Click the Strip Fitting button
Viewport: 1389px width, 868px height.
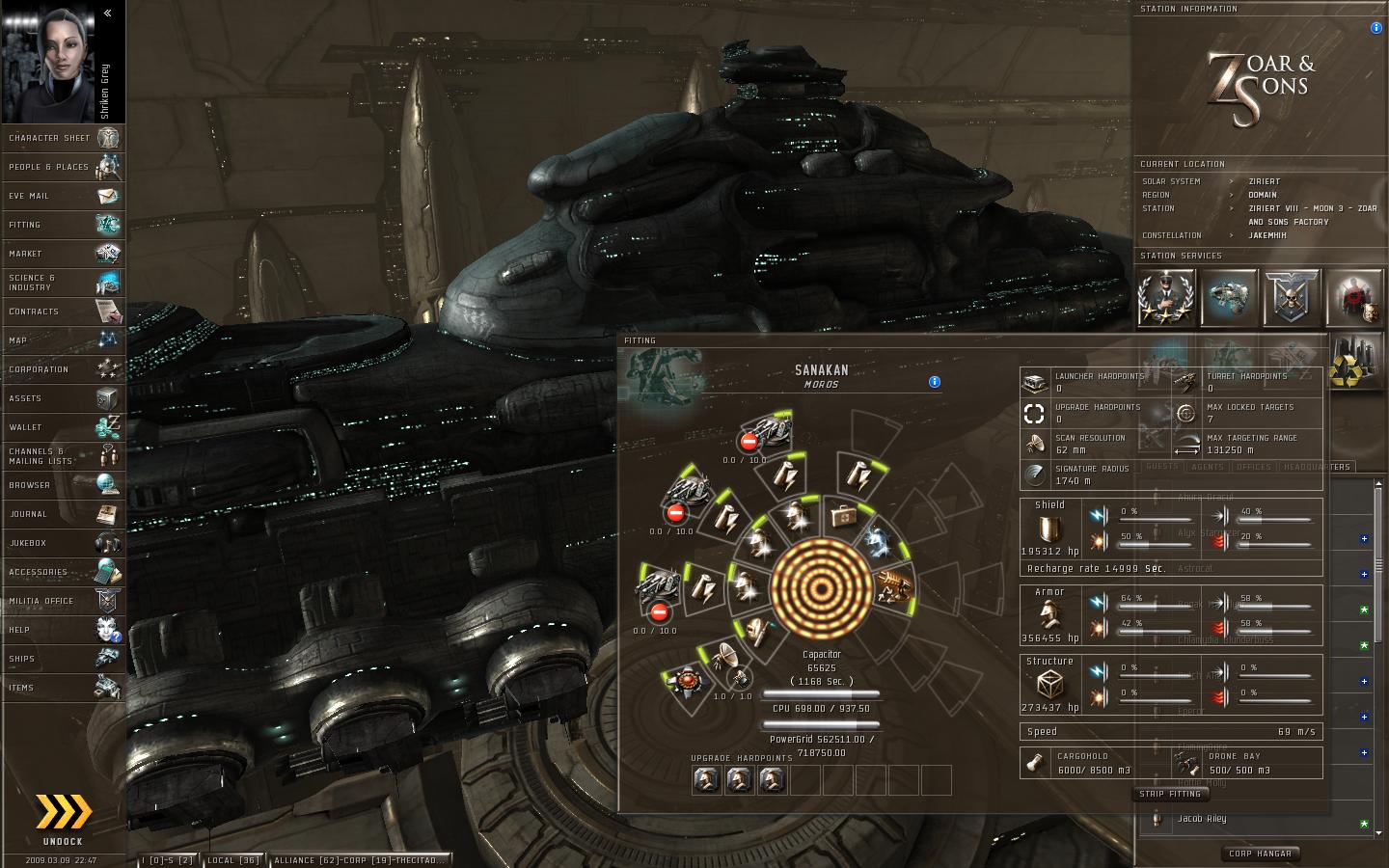point(1170,794)
